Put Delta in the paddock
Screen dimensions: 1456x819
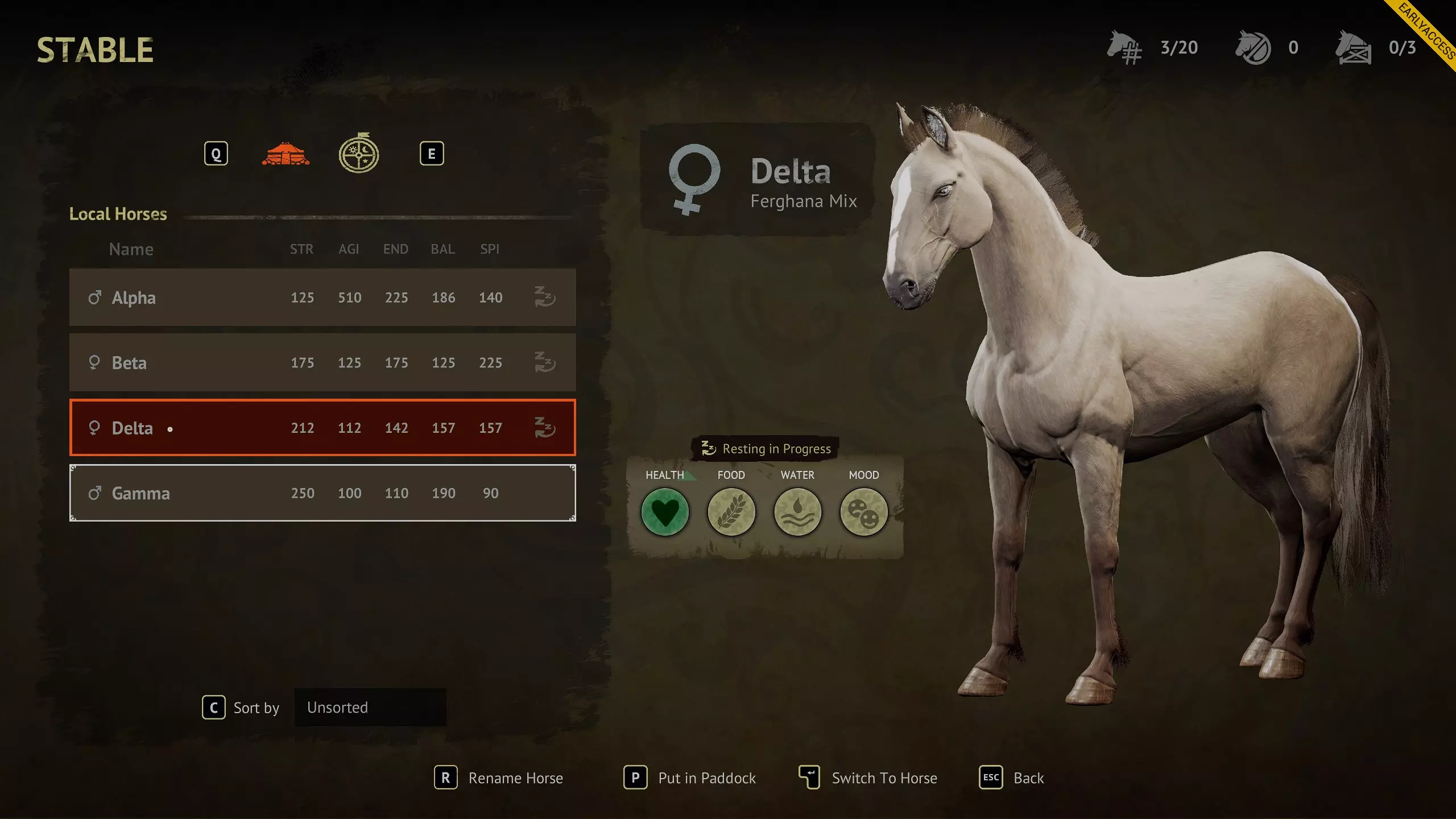(x=690, y=778)
